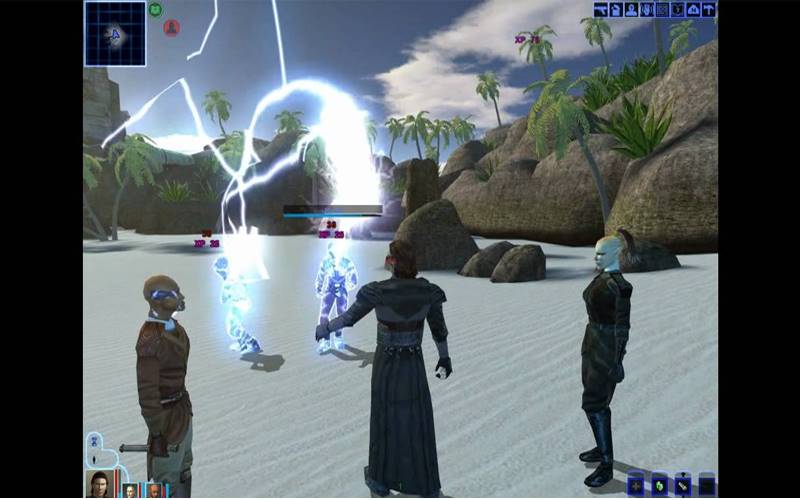Open the Map screen icon
The image size is (800, 500).
[x=693, y=9]
